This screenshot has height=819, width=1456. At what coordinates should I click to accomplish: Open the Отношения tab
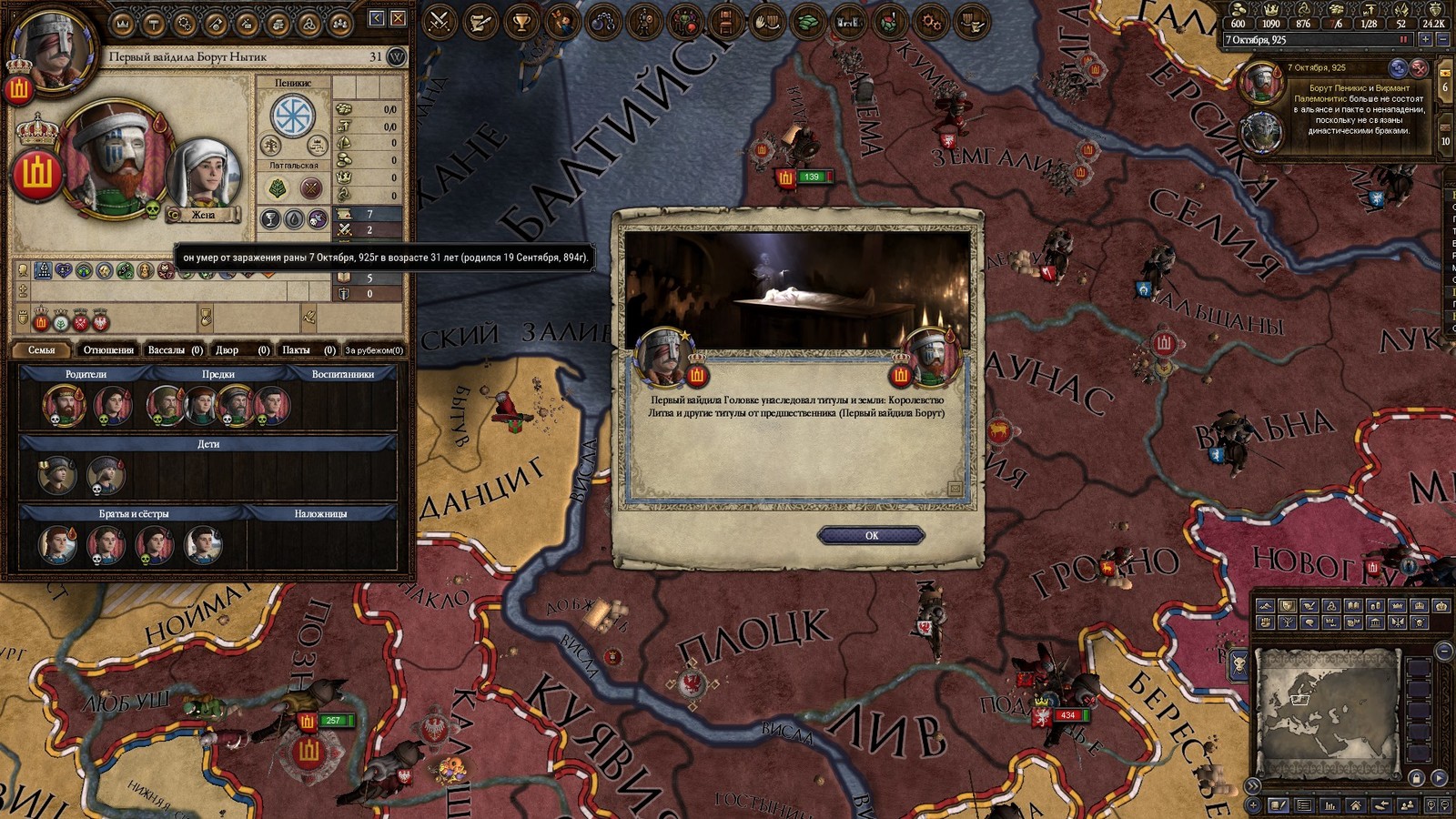click(108, 349)
